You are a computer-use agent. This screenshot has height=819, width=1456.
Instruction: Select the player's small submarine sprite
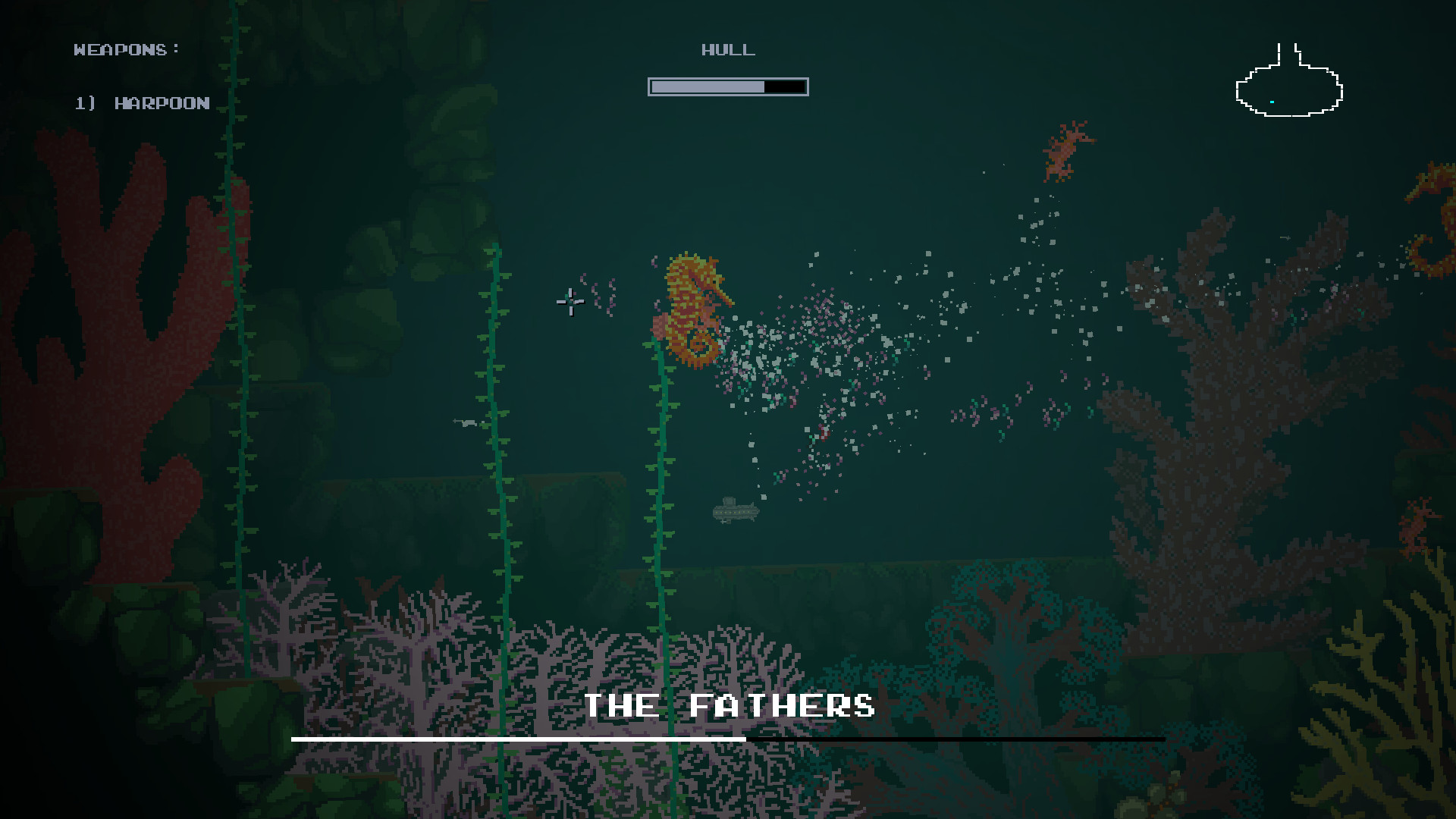tap(734, 512)
